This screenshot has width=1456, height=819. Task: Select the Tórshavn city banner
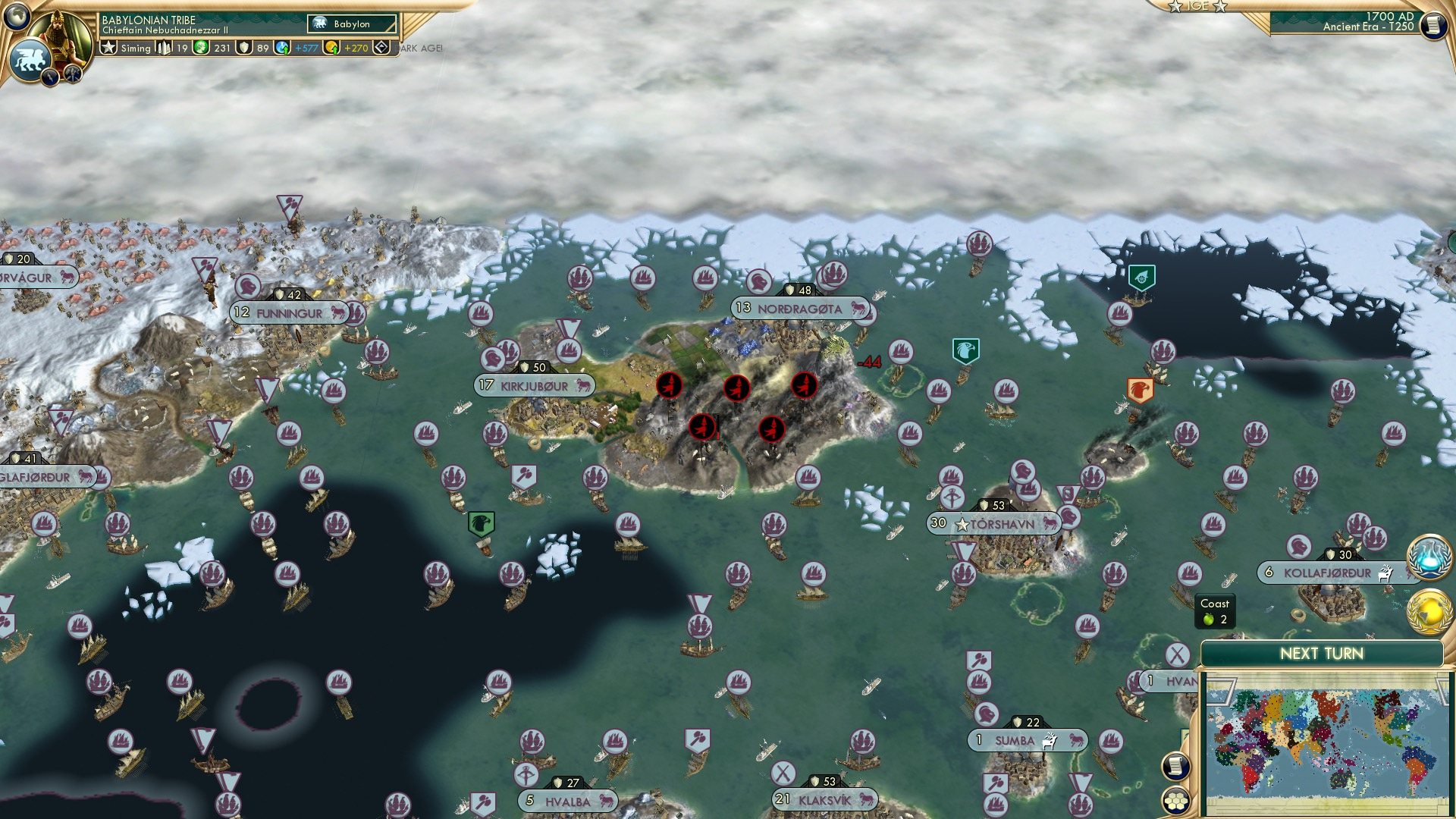click(x=993, y=522)
